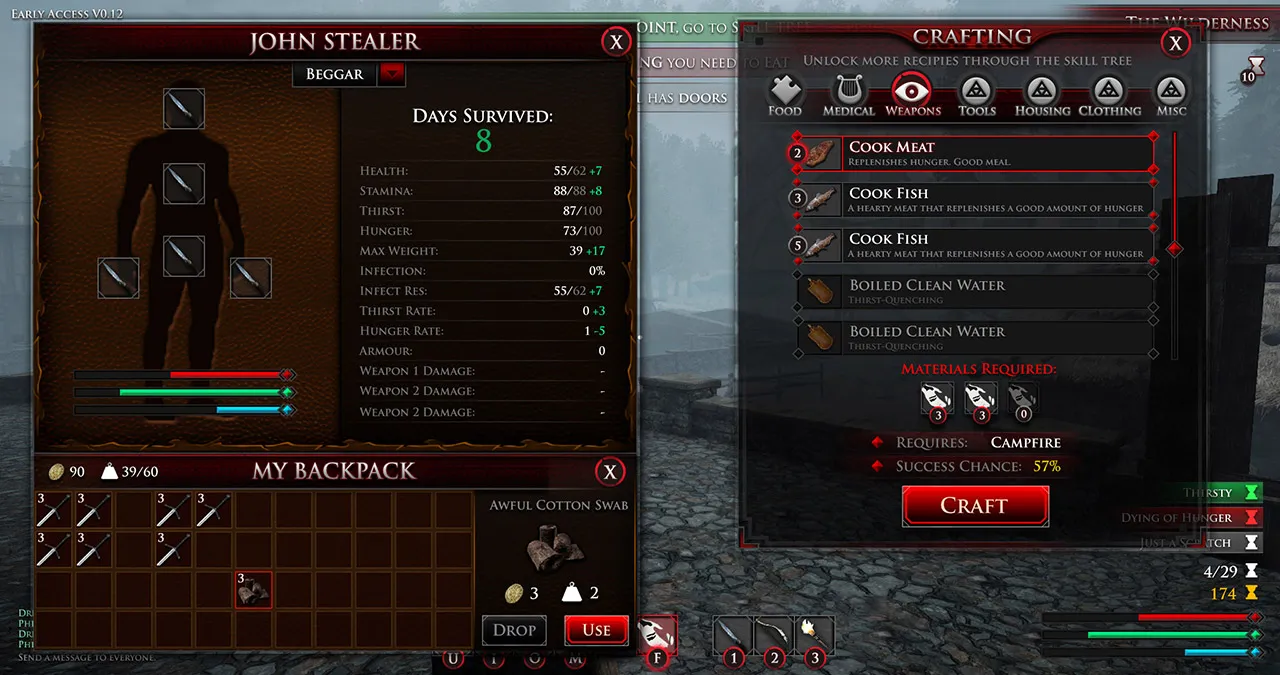Open the Clothing crafting category
This screenshot has height=675, width=1280.
click(1109, 95)
